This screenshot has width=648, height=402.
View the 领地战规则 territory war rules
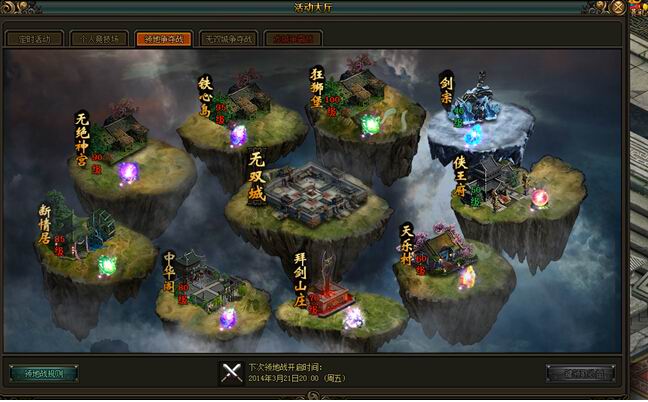[44, 373]
